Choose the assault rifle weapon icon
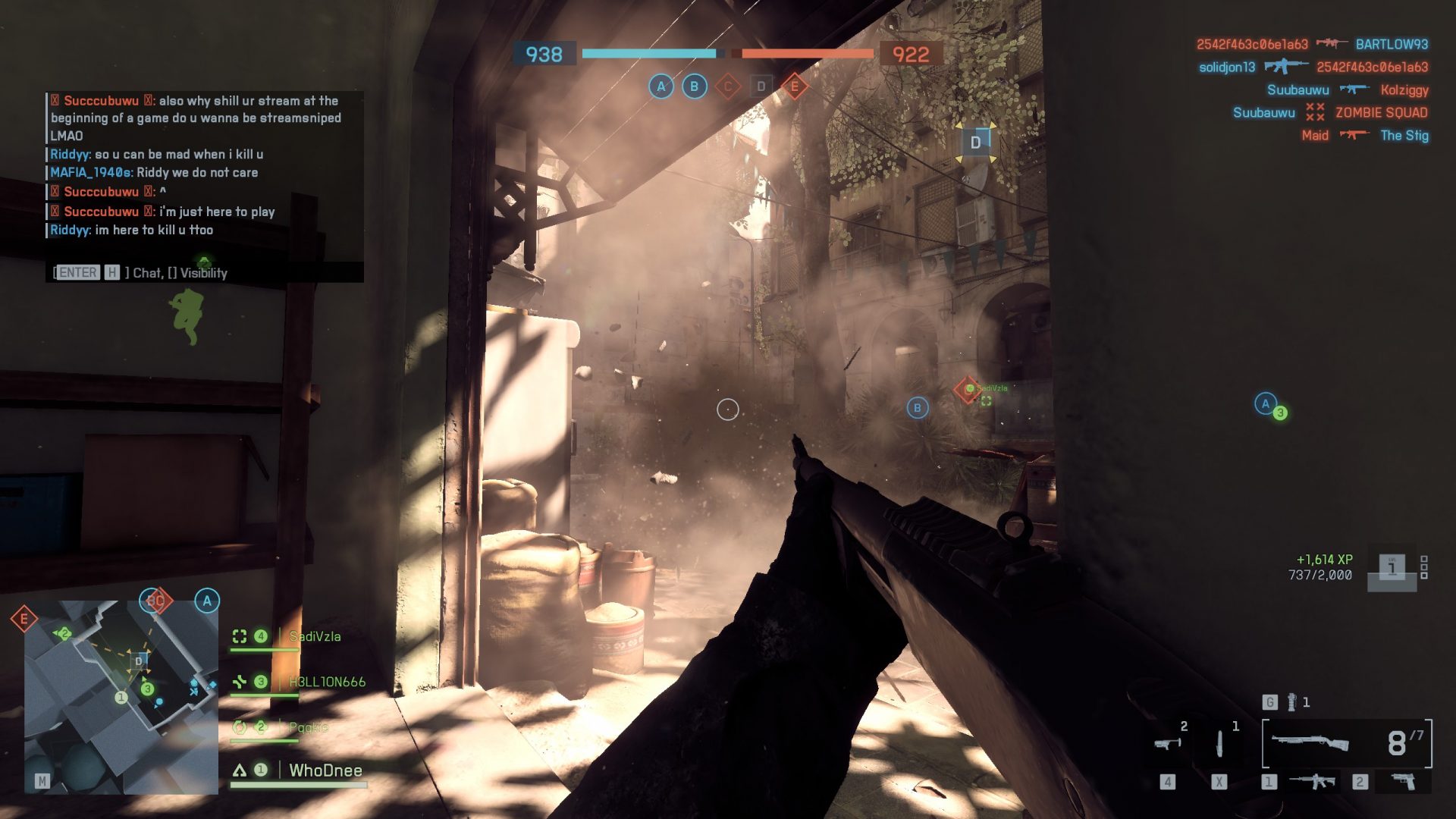Screen dimensions: 1456x819 1313,781
